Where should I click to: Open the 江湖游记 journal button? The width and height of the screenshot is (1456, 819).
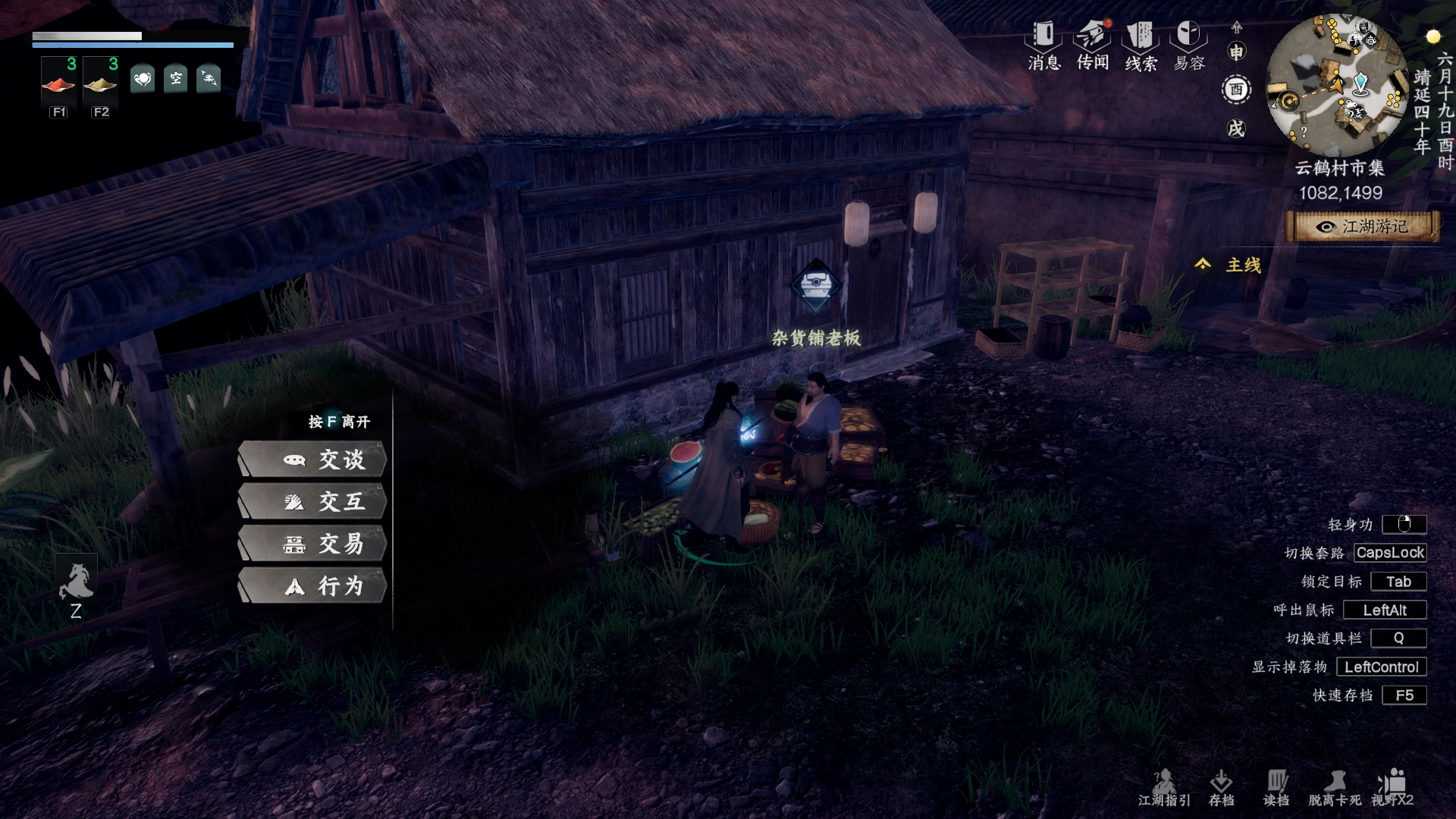tap(1363, 227)
